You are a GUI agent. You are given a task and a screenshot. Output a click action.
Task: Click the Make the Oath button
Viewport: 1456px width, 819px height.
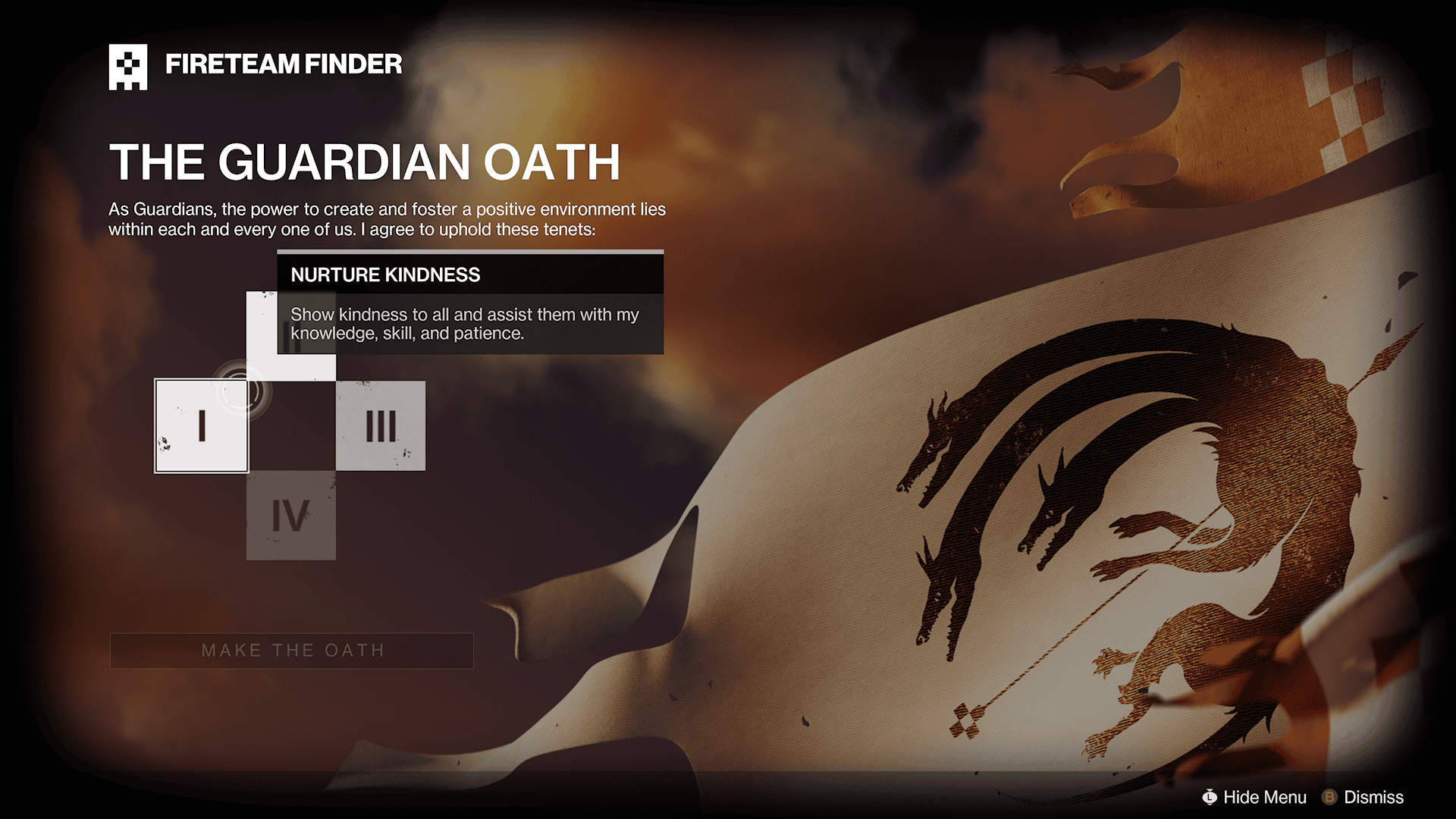(292, 651)
